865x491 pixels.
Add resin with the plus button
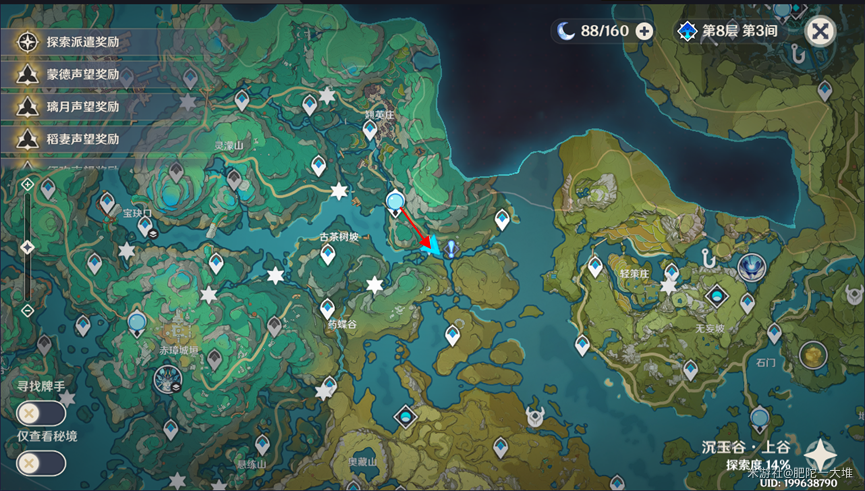pos(644,31)
